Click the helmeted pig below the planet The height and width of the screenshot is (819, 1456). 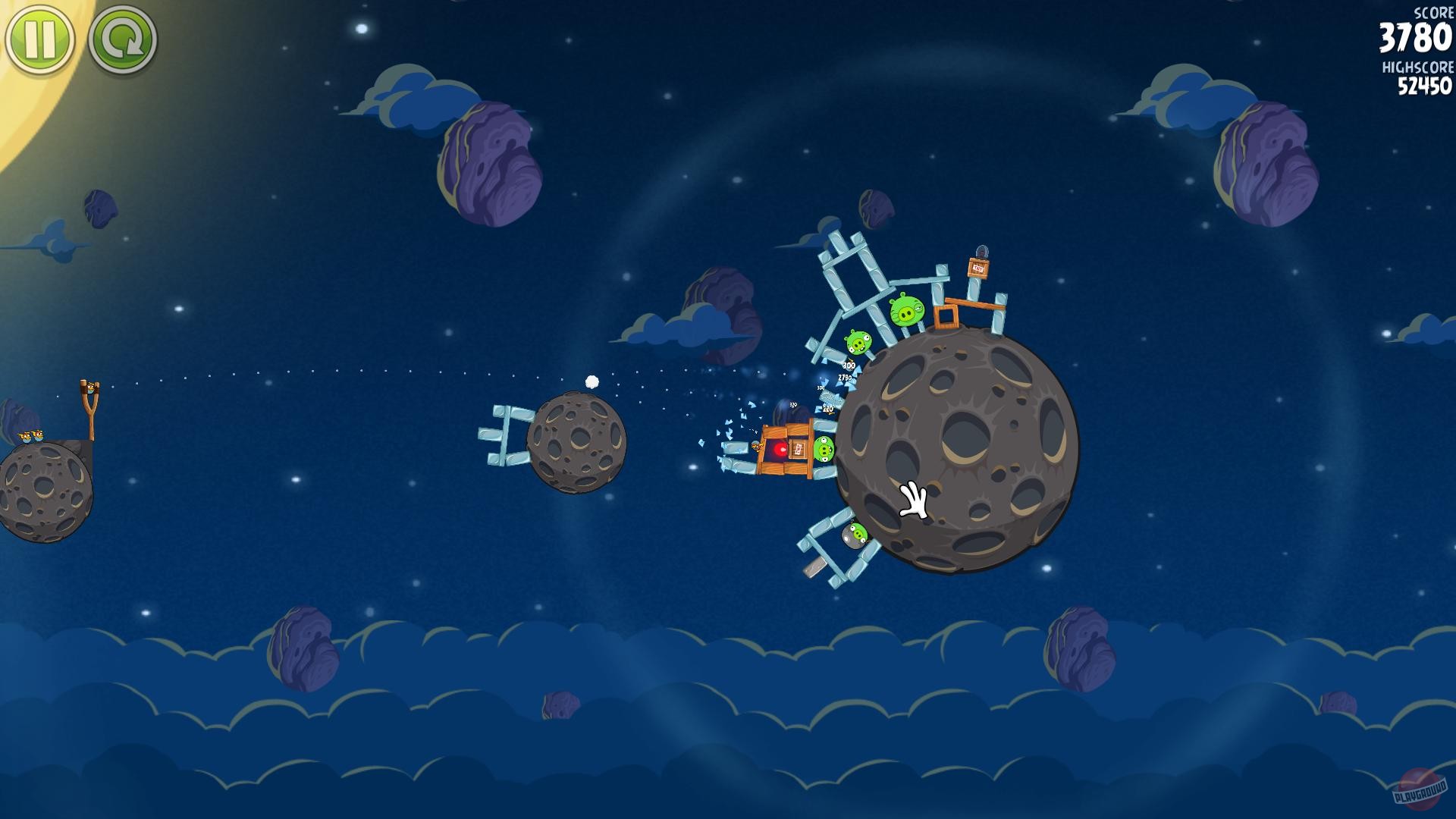click(855, 536)
